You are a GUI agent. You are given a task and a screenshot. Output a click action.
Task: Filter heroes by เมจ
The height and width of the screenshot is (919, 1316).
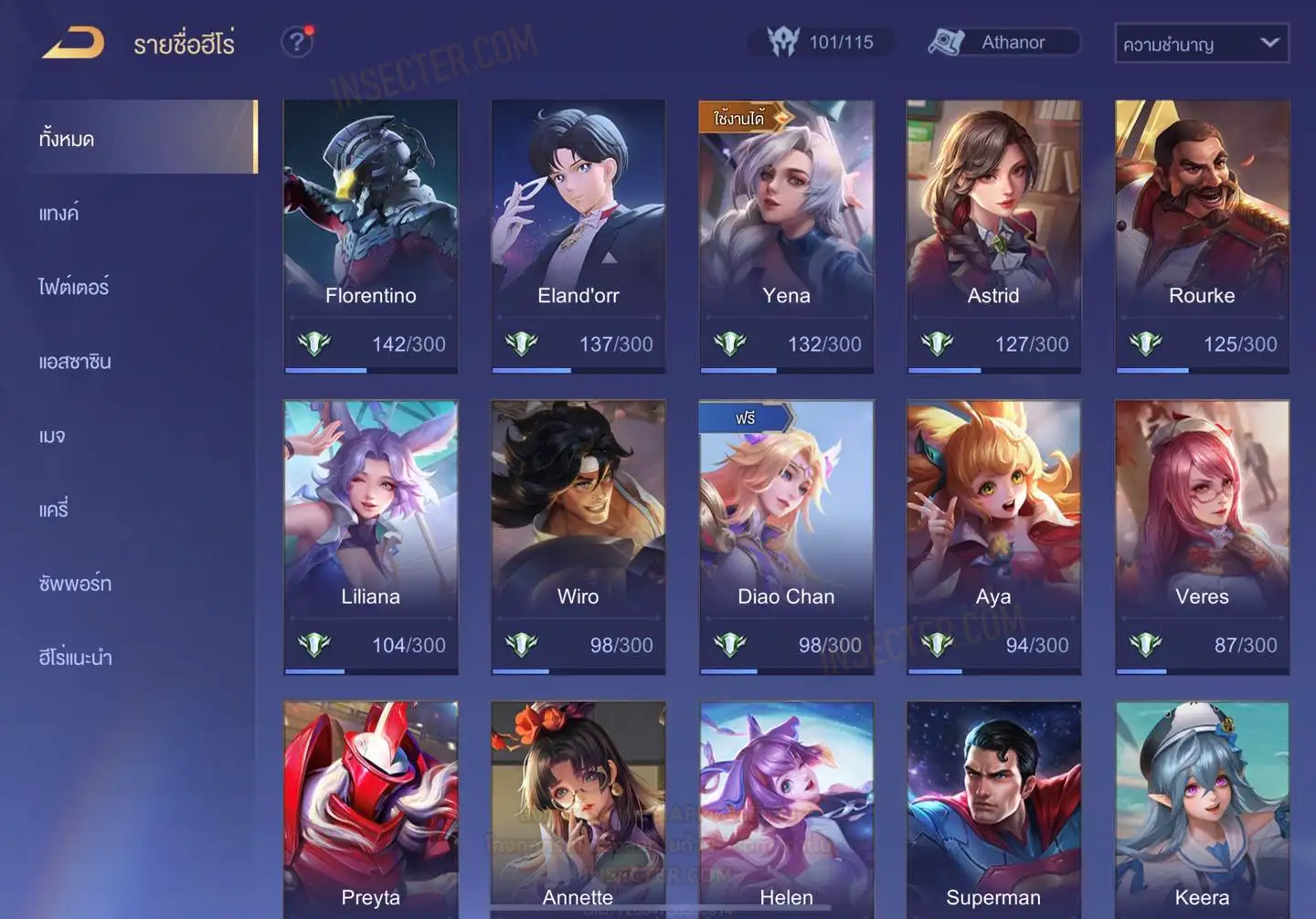[x=52, y=436]
